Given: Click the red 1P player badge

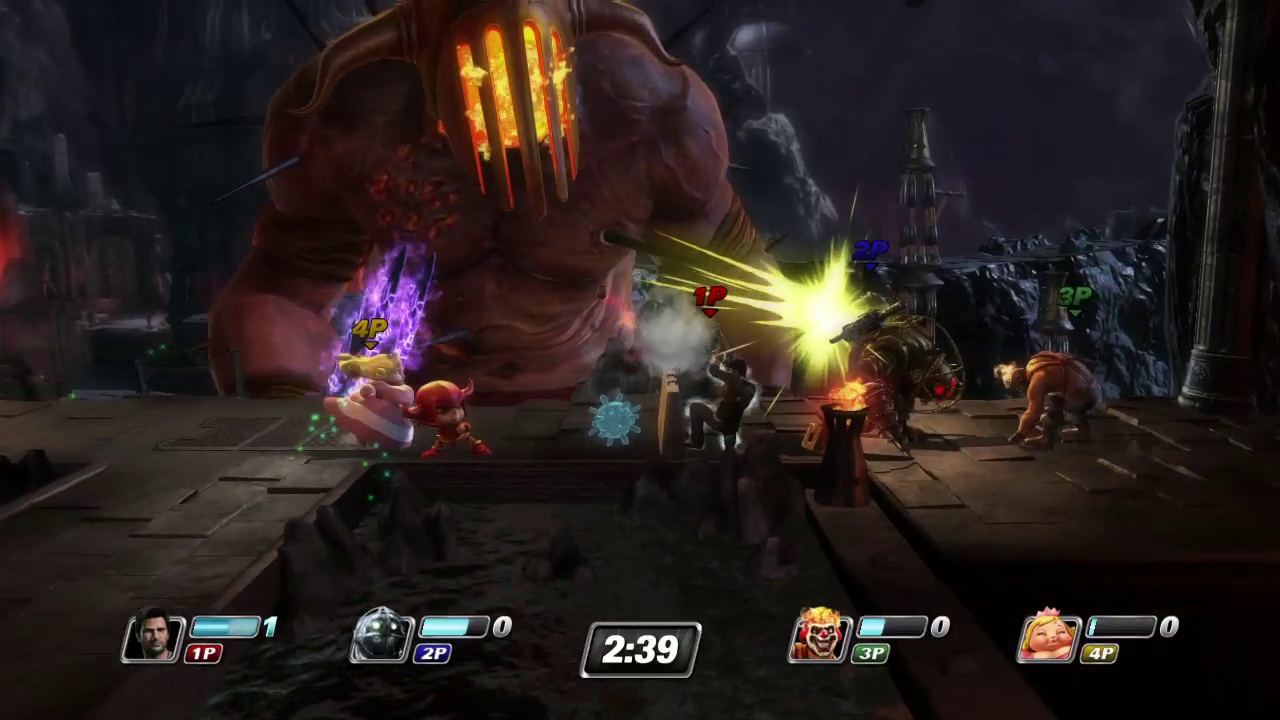Looking at the screenshot, I should tap(203, 653).
